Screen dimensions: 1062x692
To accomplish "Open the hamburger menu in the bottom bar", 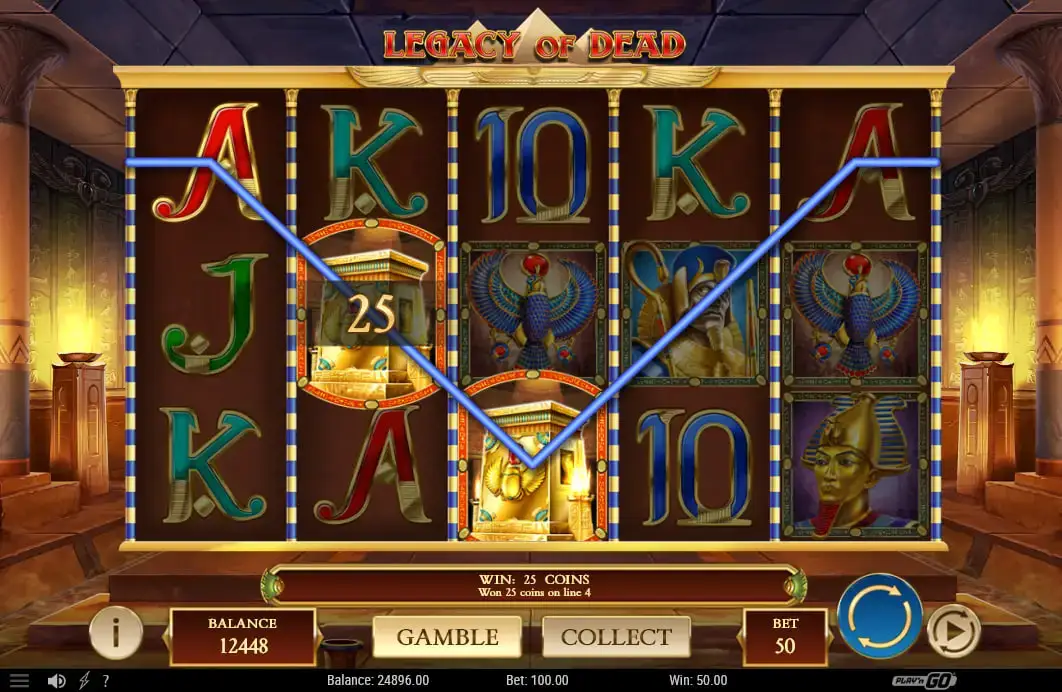I will point(19,680).
